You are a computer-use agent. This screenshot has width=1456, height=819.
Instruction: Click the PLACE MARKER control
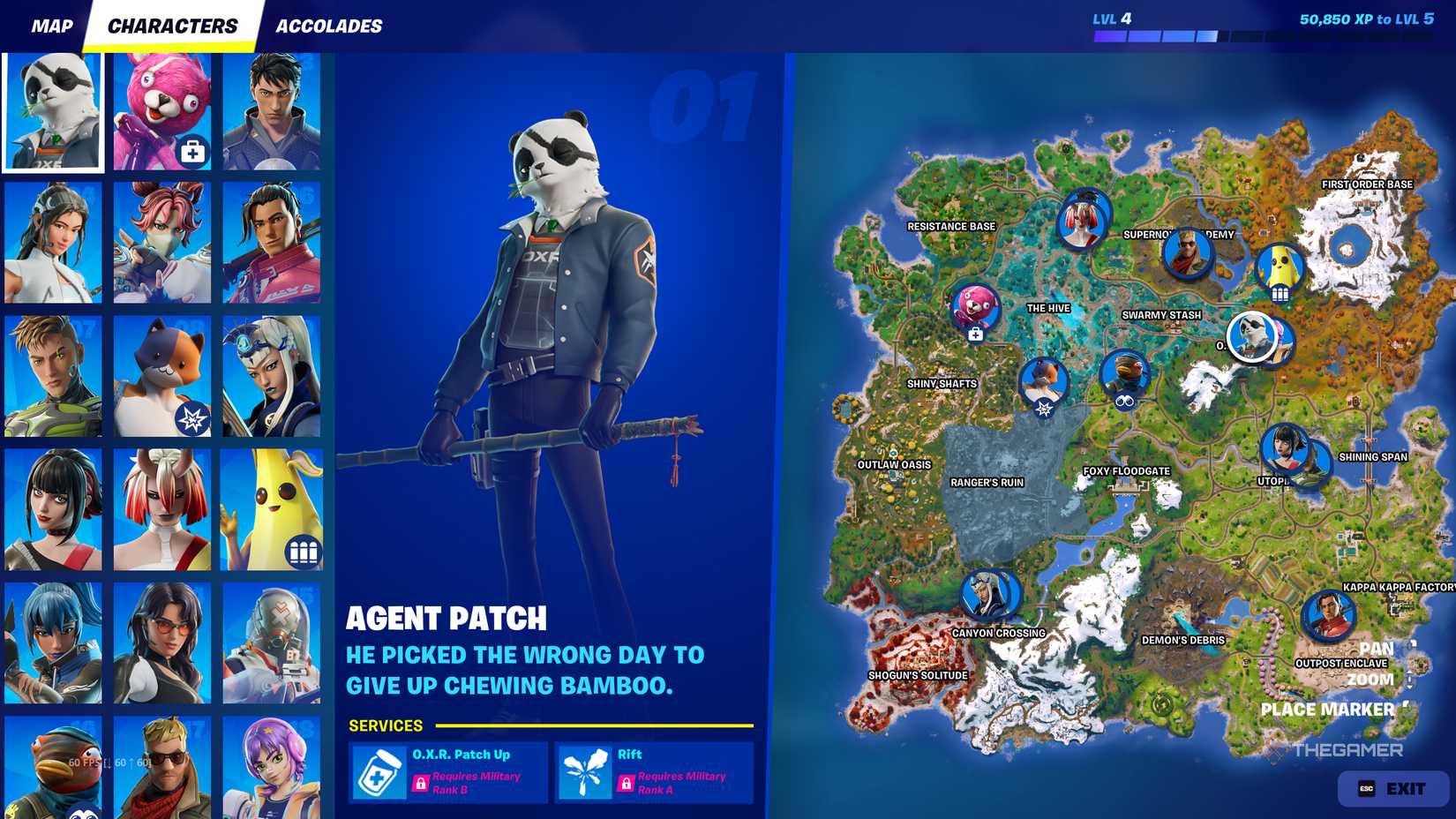(1328, 708)
